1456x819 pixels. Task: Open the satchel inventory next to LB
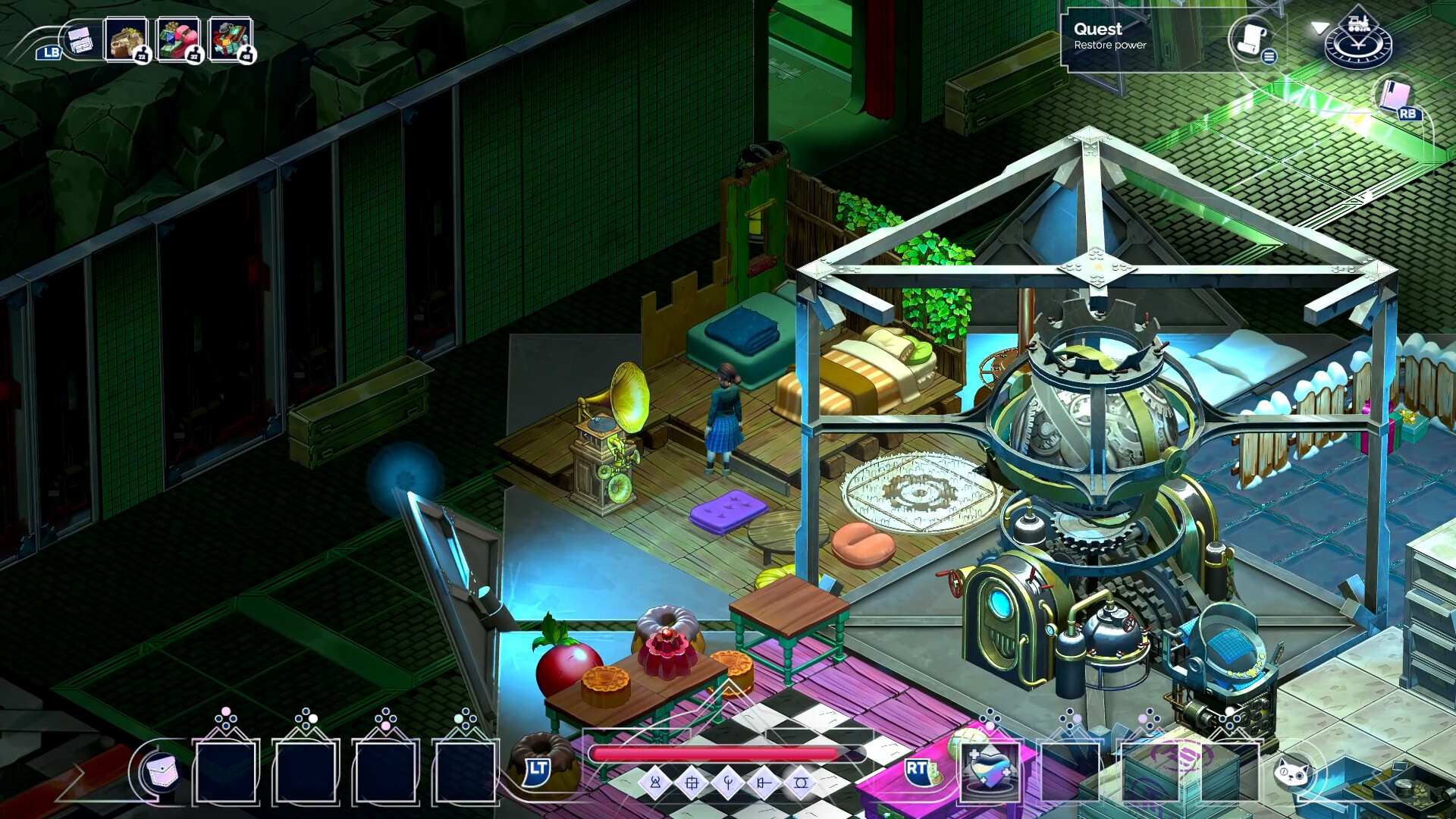(80, 40)
